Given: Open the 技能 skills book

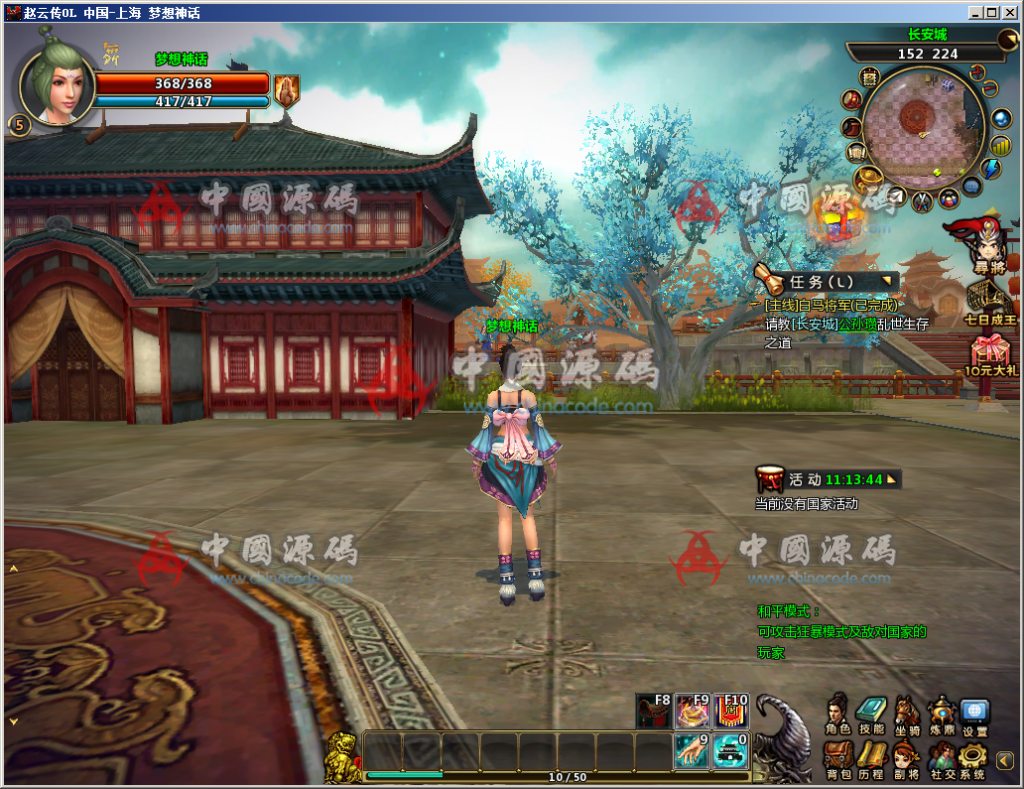Looking at the screenshot, I should [x=871, y=712].
